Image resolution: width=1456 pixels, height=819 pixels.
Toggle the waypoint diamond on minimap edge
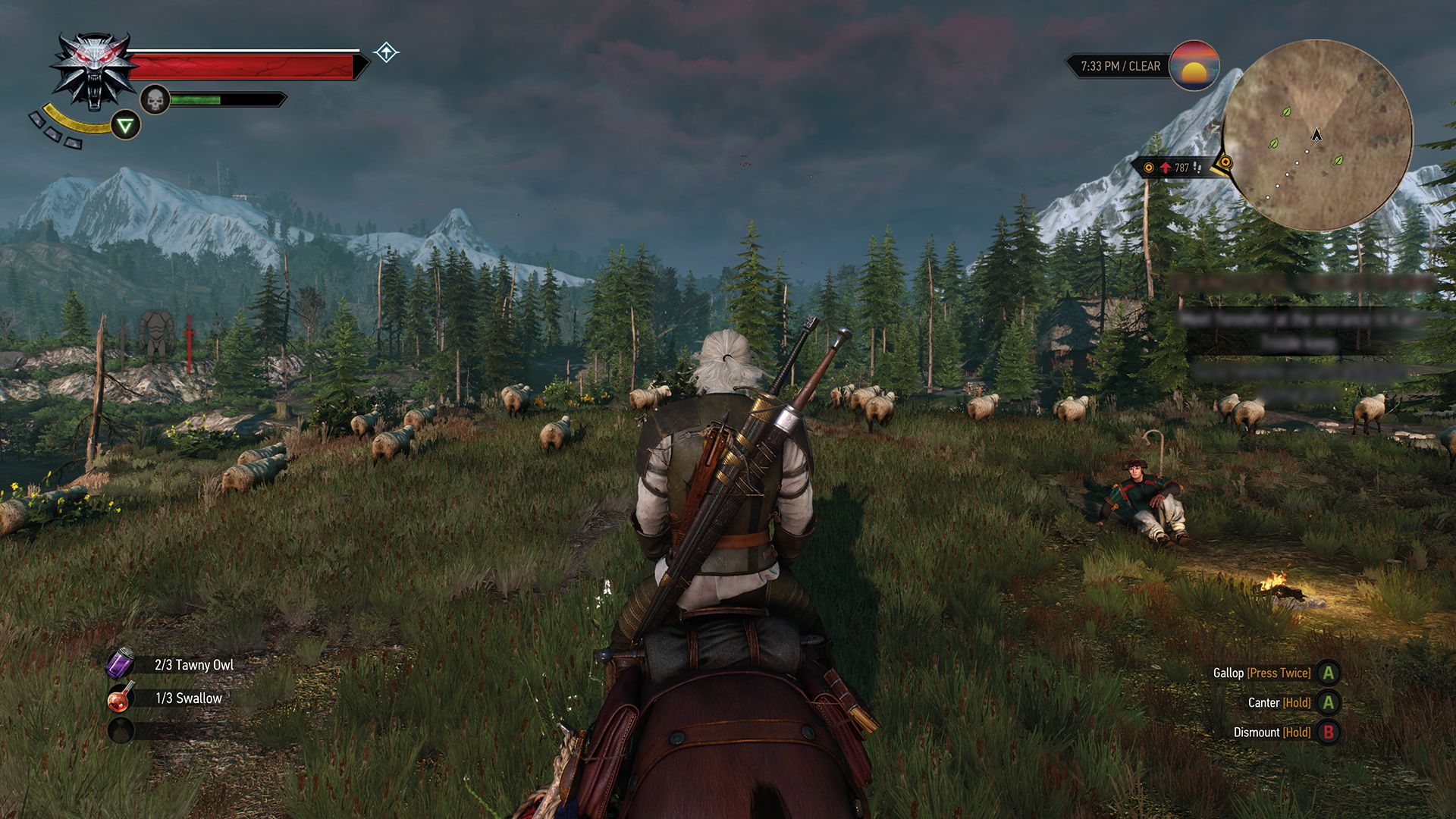(x=1226, y=162)
